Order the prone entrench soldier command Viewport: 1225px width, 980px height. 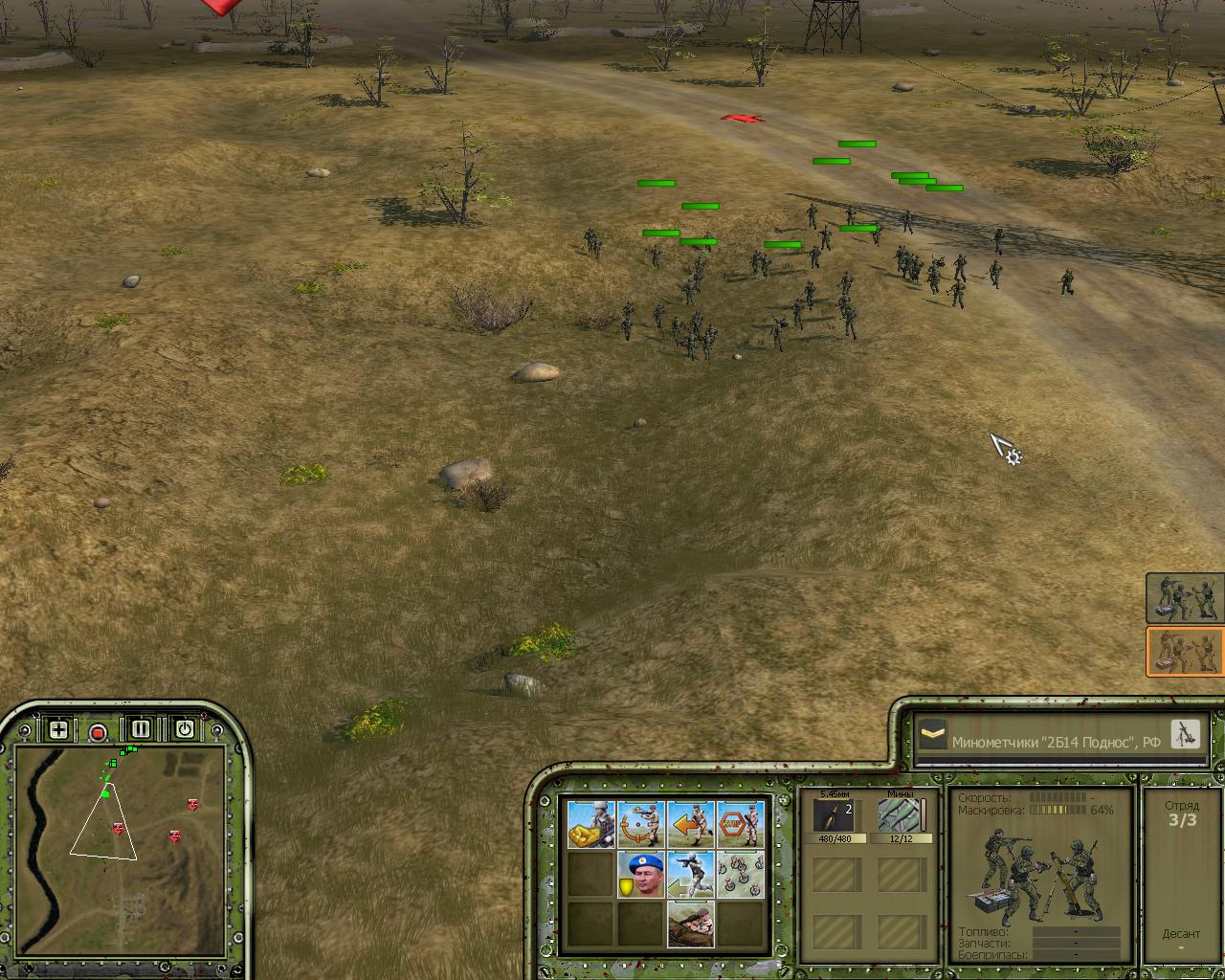[690, 924]
